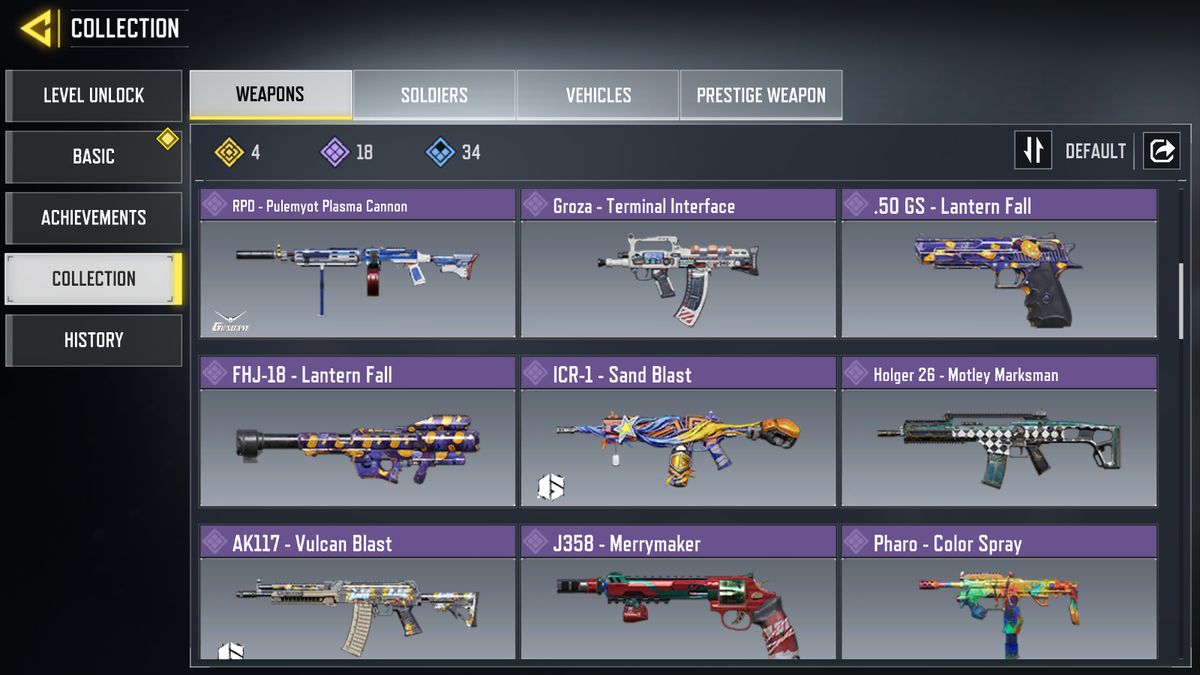Switch to the Soldiers tab
Image resolution: width=1200 pixels, height=675 pixels.
[434, 95]
